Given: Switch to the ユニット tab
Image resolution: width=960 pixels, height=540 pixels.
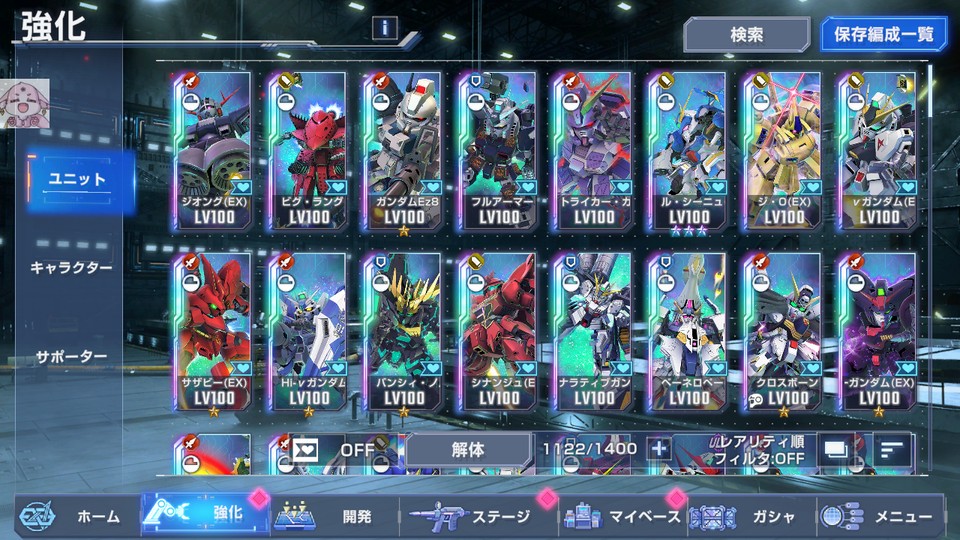Looking at the screenshot, I should (80, 180).
